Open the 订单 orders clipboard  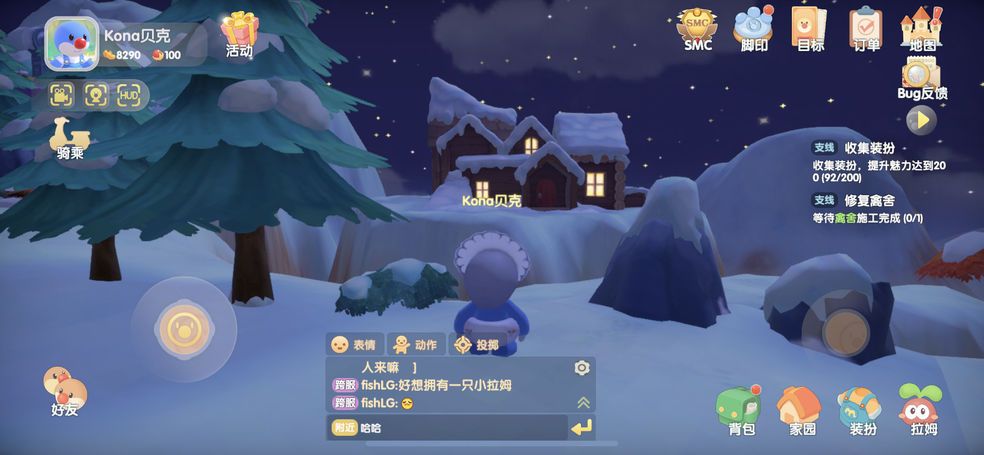(865, 29)
